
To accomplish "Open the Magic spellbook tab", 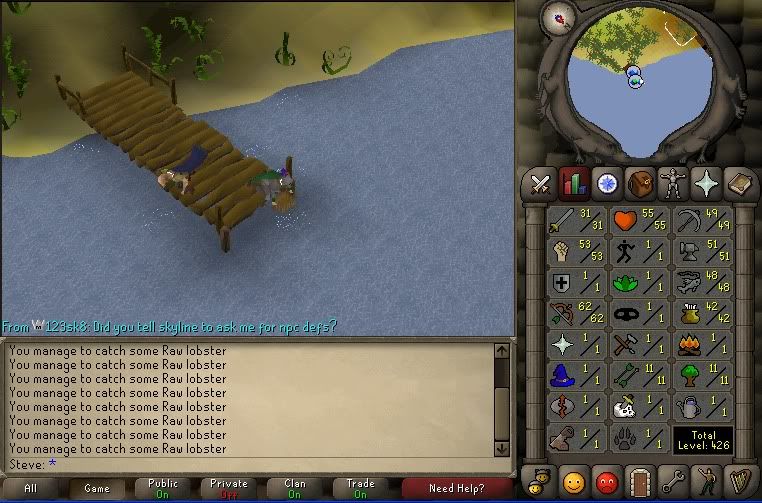I will point(740,183).
